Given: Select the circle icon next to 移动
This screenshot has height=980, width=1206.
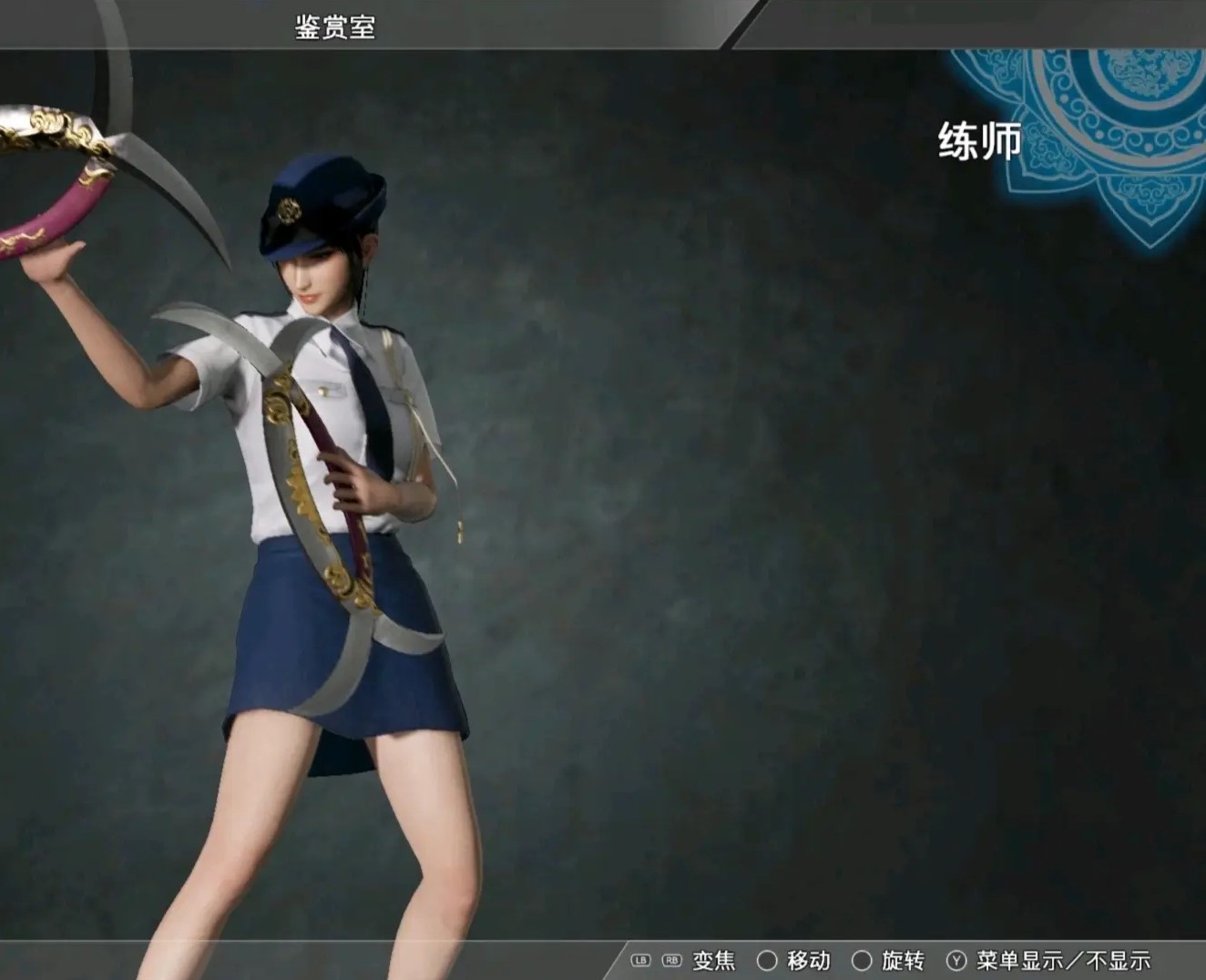Looking at the screenshot, I should point(768,960).
